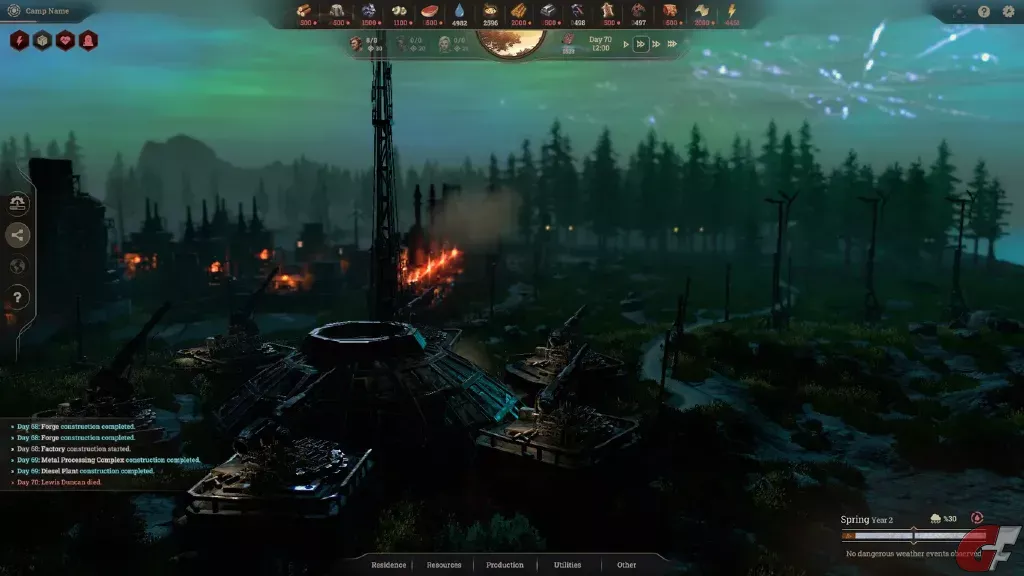
Task: Open the storage crate alert icon
Action: [42, 41]
